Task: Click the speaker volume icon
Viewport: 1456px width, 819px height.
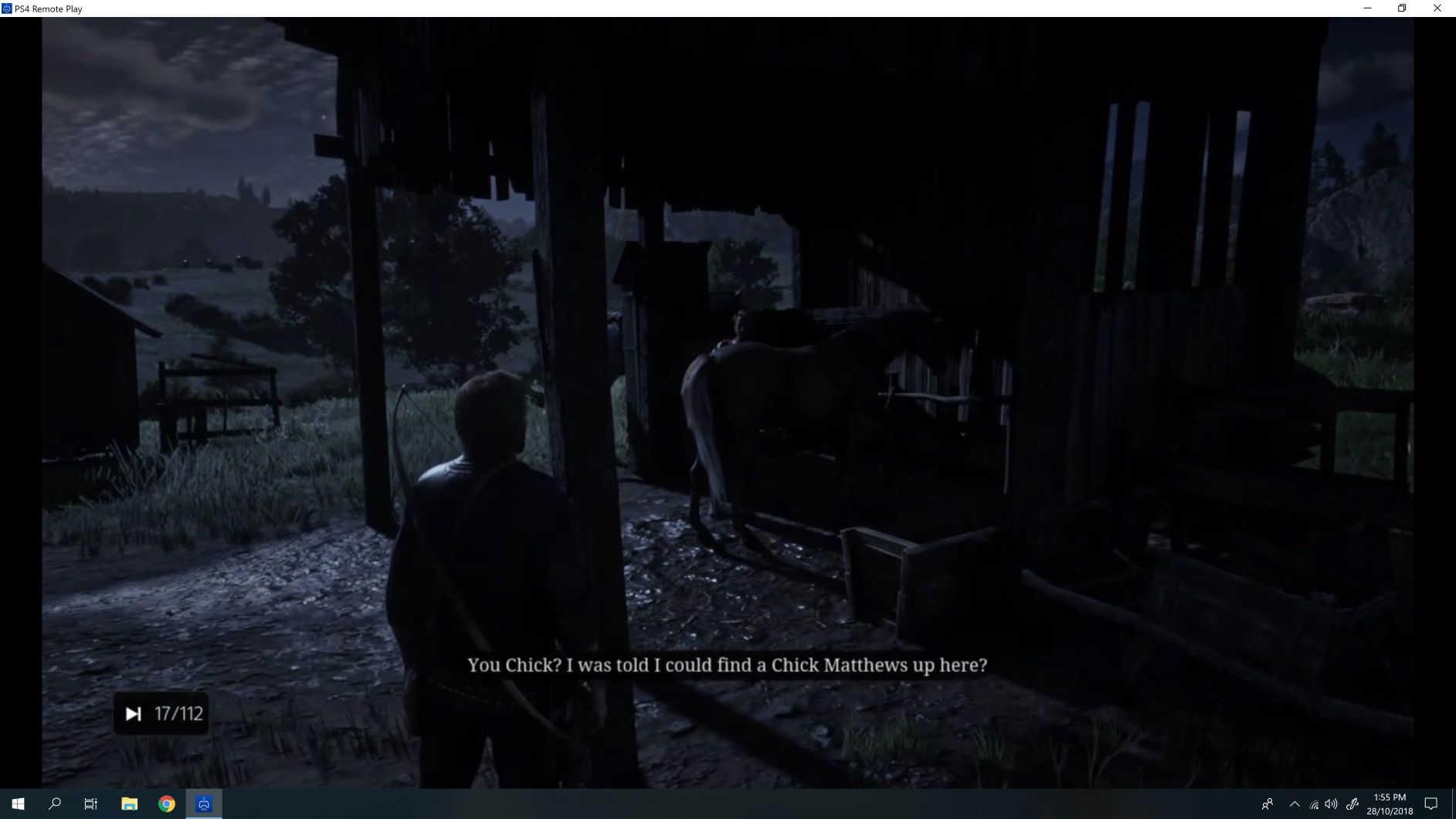Action: [x=1332, y=803]
